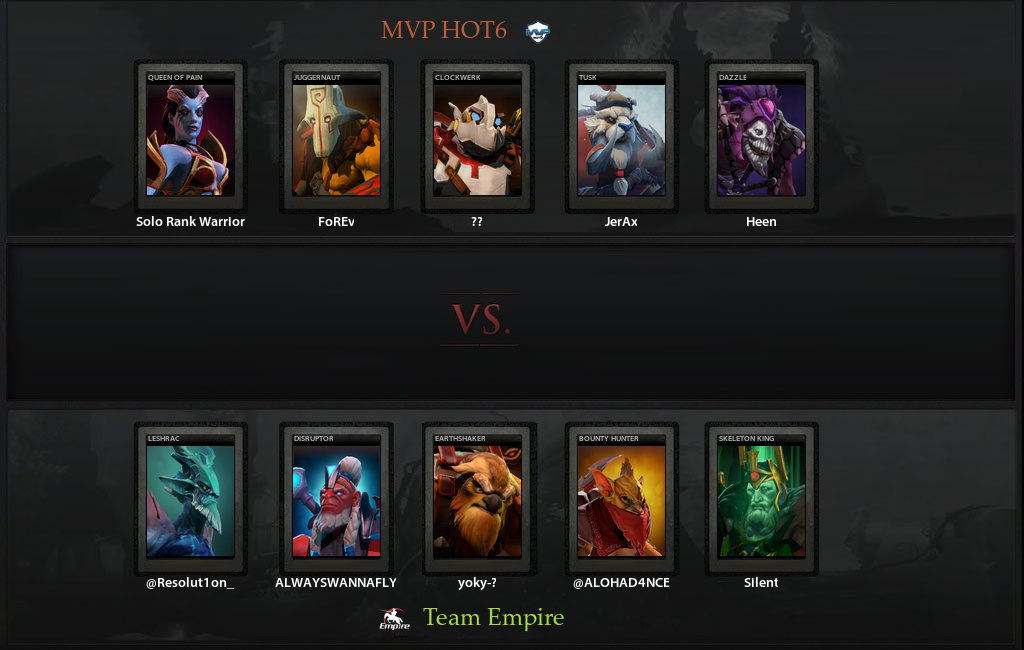Select the Queen of Pain hero card
Viewport: 1024px width, 650px height.
[x=190, y=138]
